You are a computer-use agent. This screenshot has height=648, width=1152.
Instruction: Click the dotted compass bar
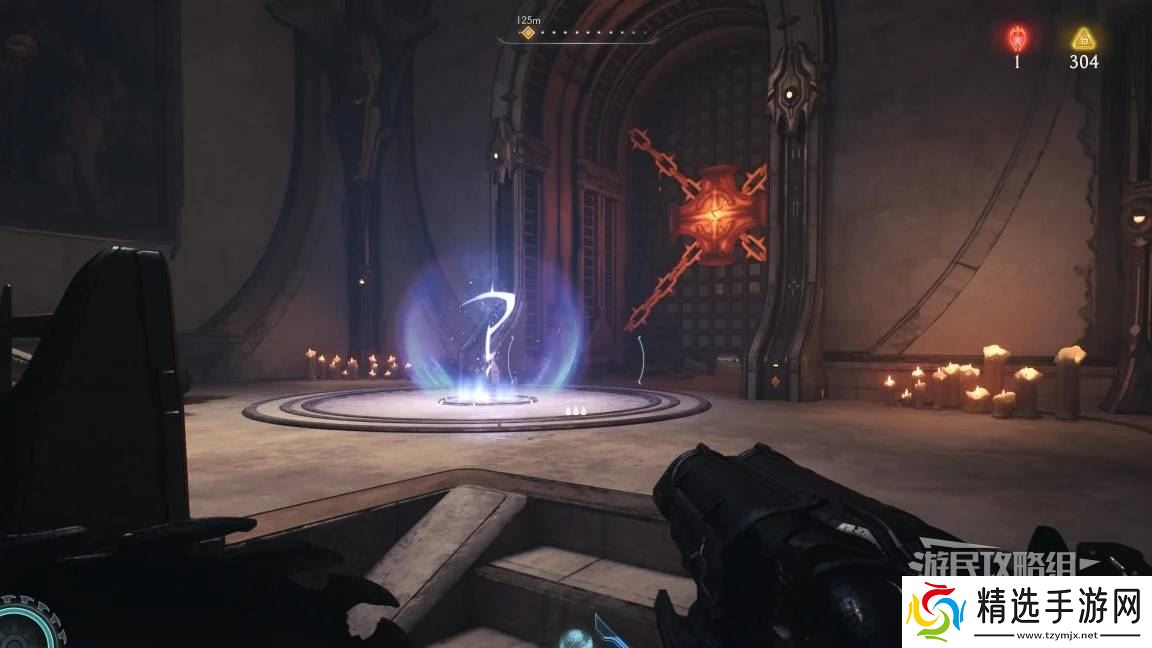pyautogui.click(x=592, y=34)
